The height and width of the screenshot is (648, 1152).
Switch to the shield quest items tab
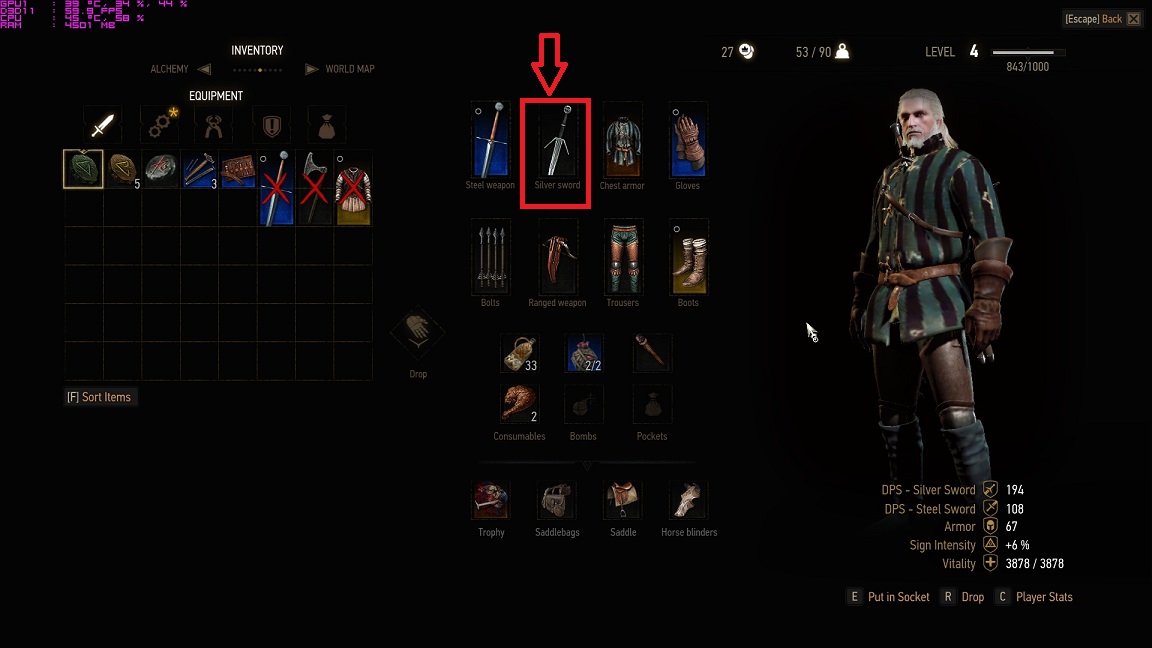click(x=270, y=126)
